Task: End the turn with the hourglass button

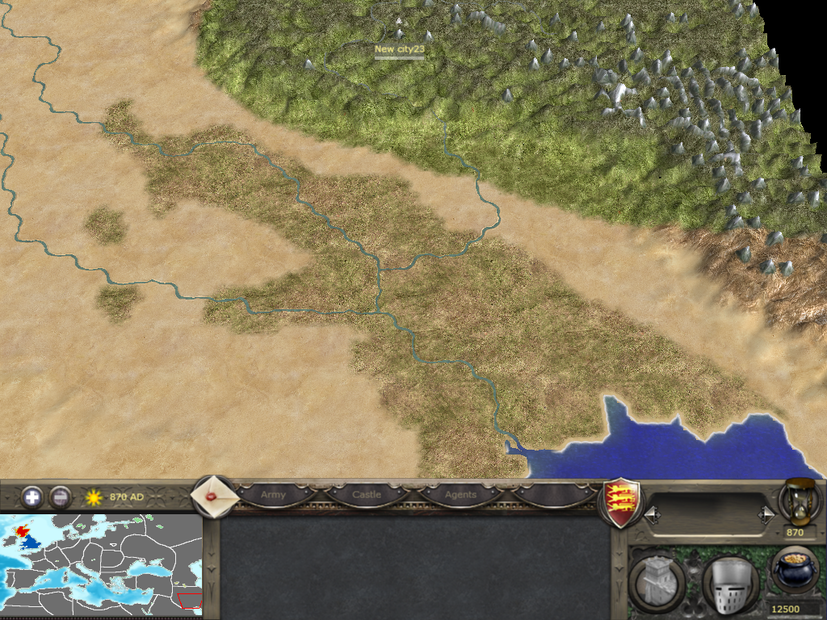Action: pos(797,500)
